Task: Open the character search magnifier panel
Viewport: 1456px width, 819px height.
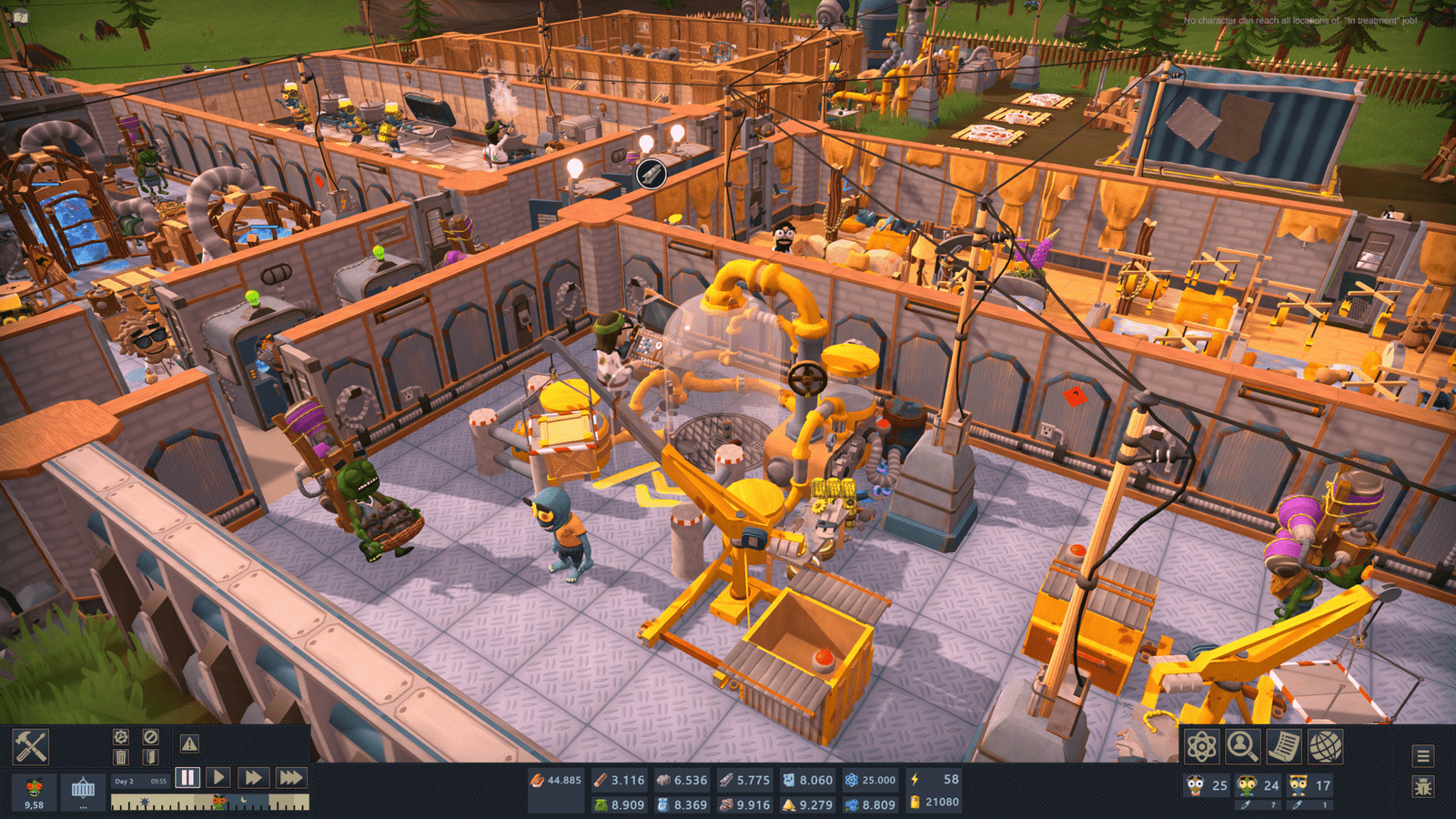Action: click(x=1242, y=747)
